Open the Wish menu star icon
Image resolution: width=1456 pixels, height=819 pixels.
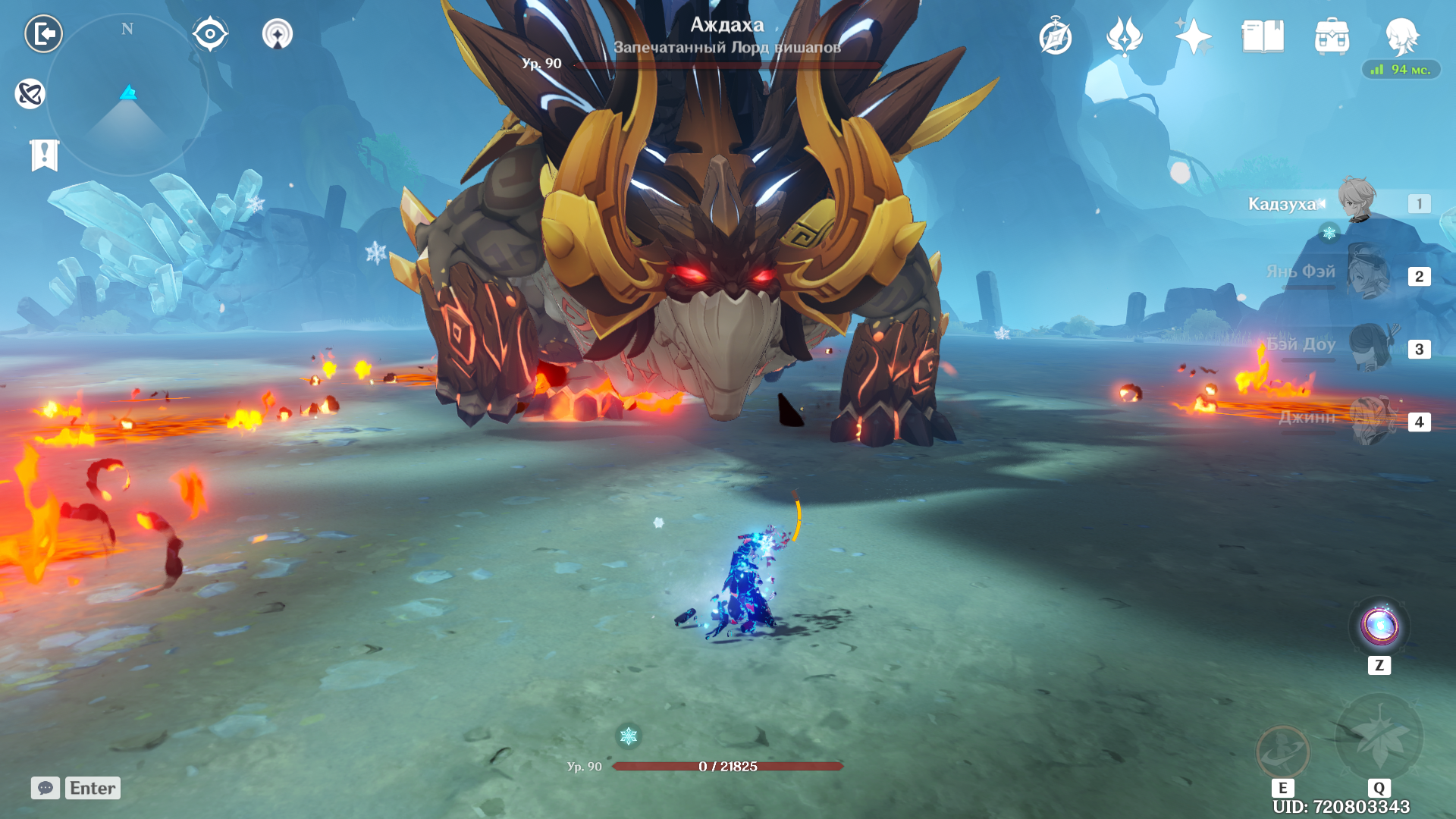click(1194, 36)
